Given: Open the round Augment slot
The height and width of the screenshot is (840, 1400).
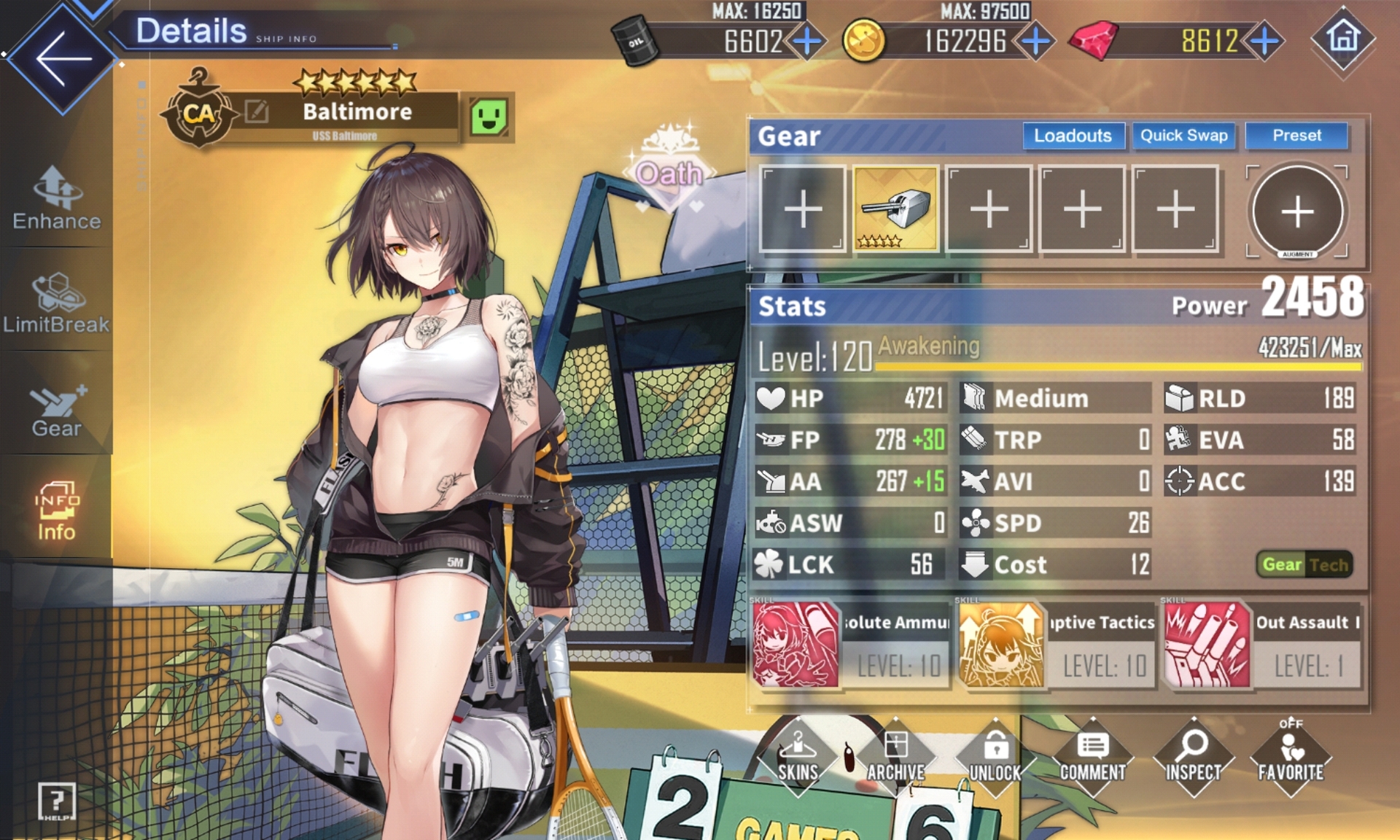Looking at the screenshot, I should 1297,211.
